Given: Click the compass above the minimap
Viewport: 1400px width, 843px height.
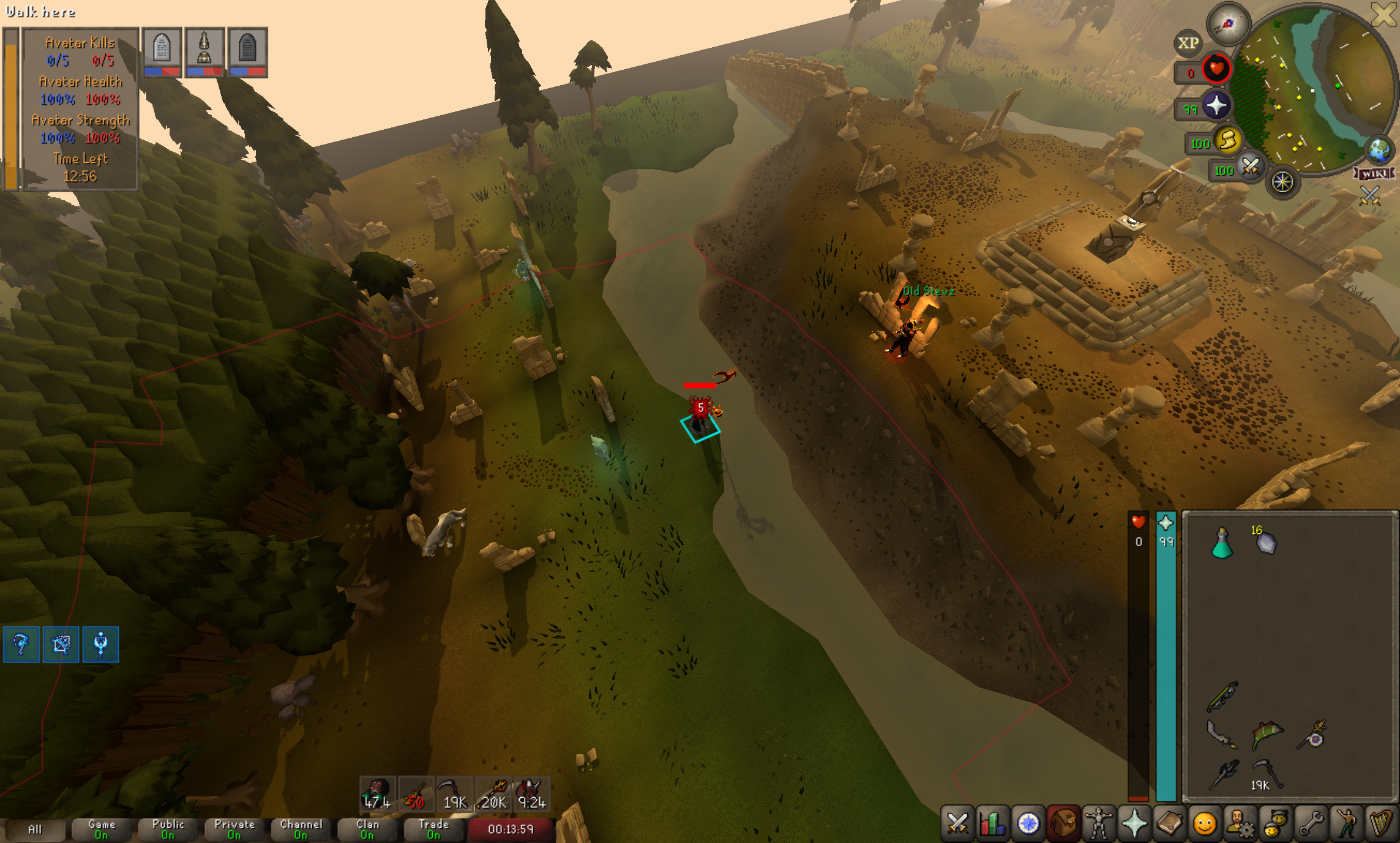Looking at the screenshot, I should coord(1227,24).
